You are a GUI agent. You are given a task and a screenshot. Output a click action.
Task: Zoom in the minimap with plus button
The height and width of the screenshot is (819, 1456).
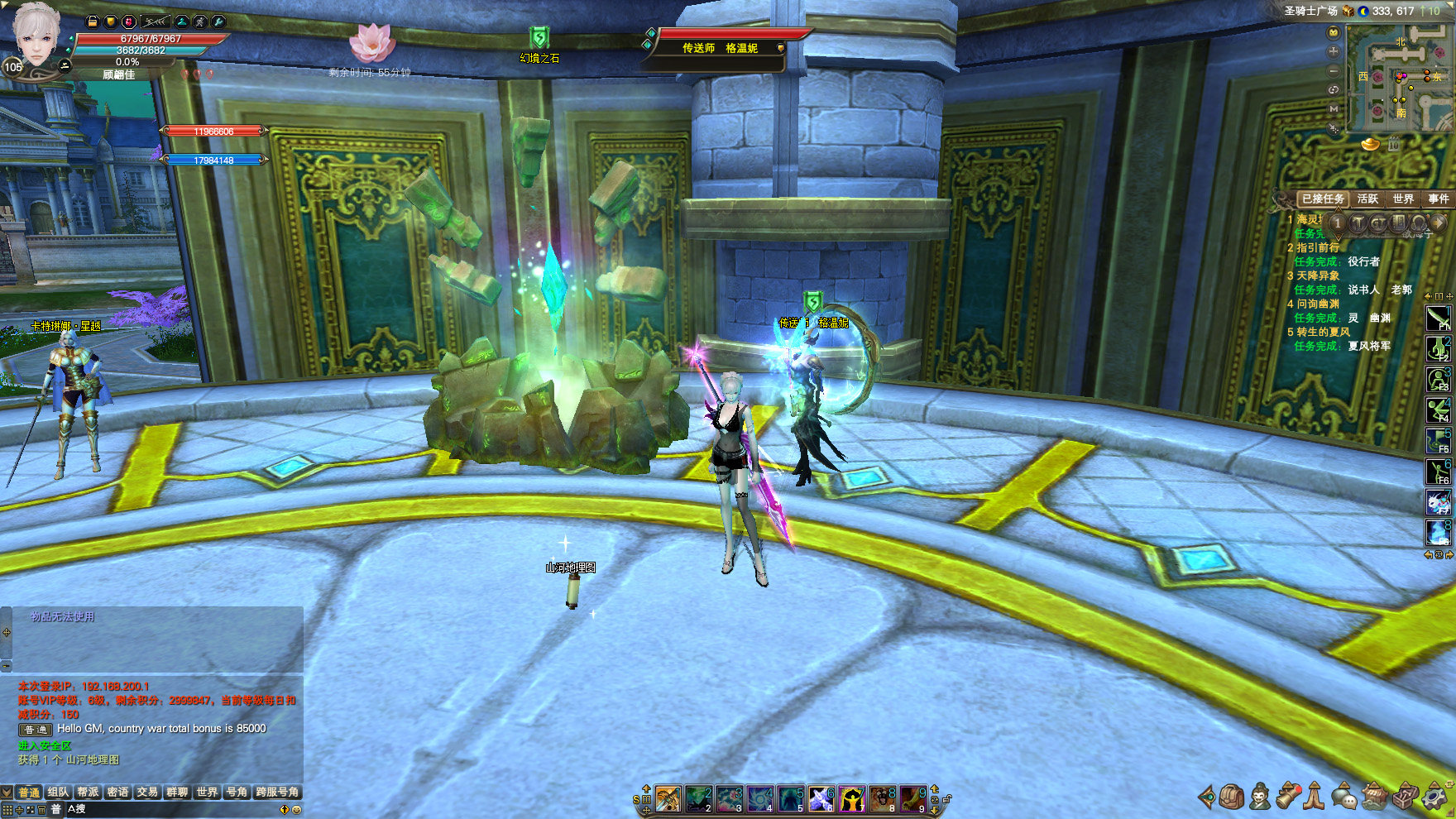click(x=1334, y=51)
